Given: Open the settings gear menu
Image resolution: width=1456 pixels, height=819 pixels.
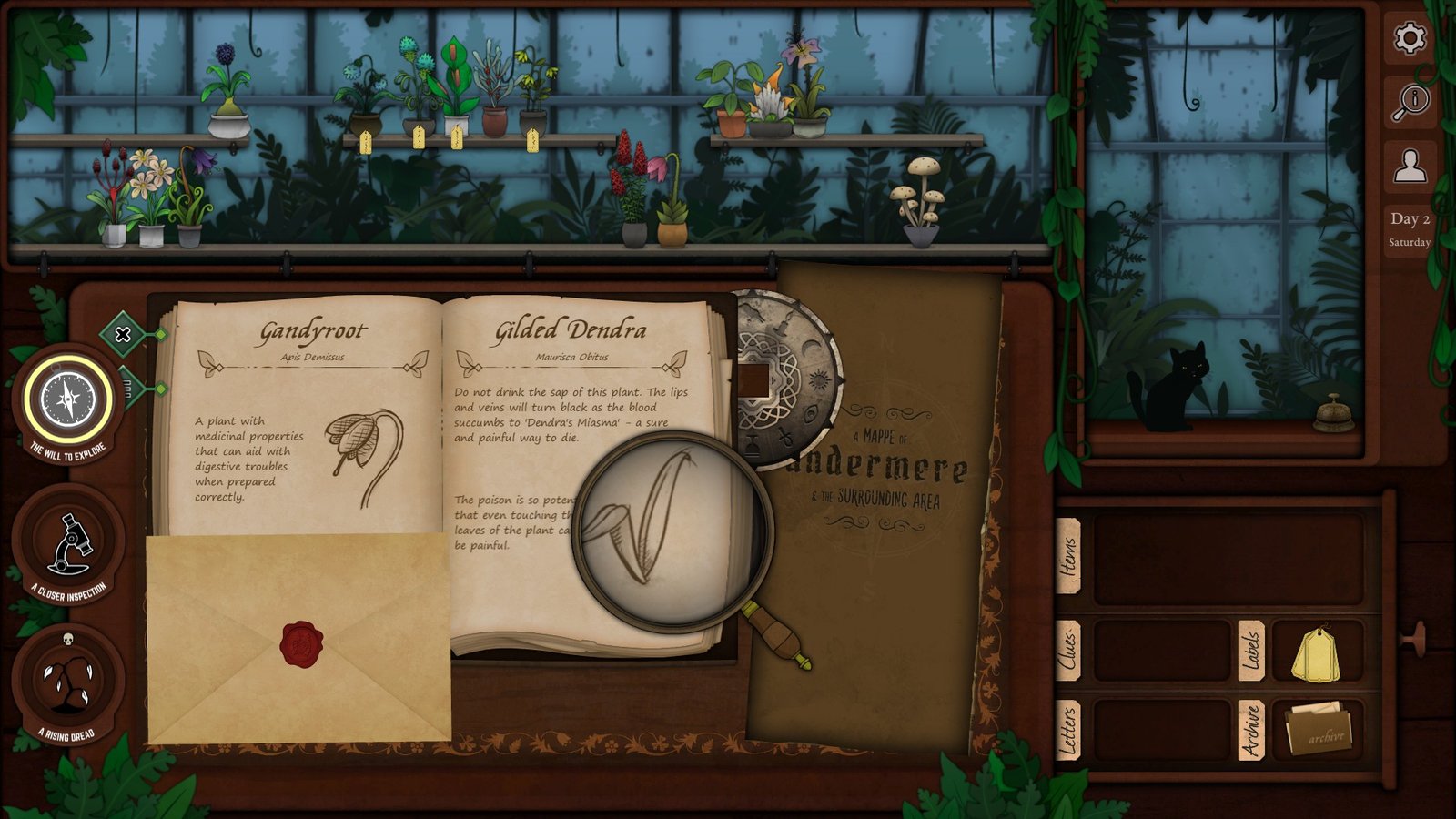Looking at the screenshot, I should 1410,38.
